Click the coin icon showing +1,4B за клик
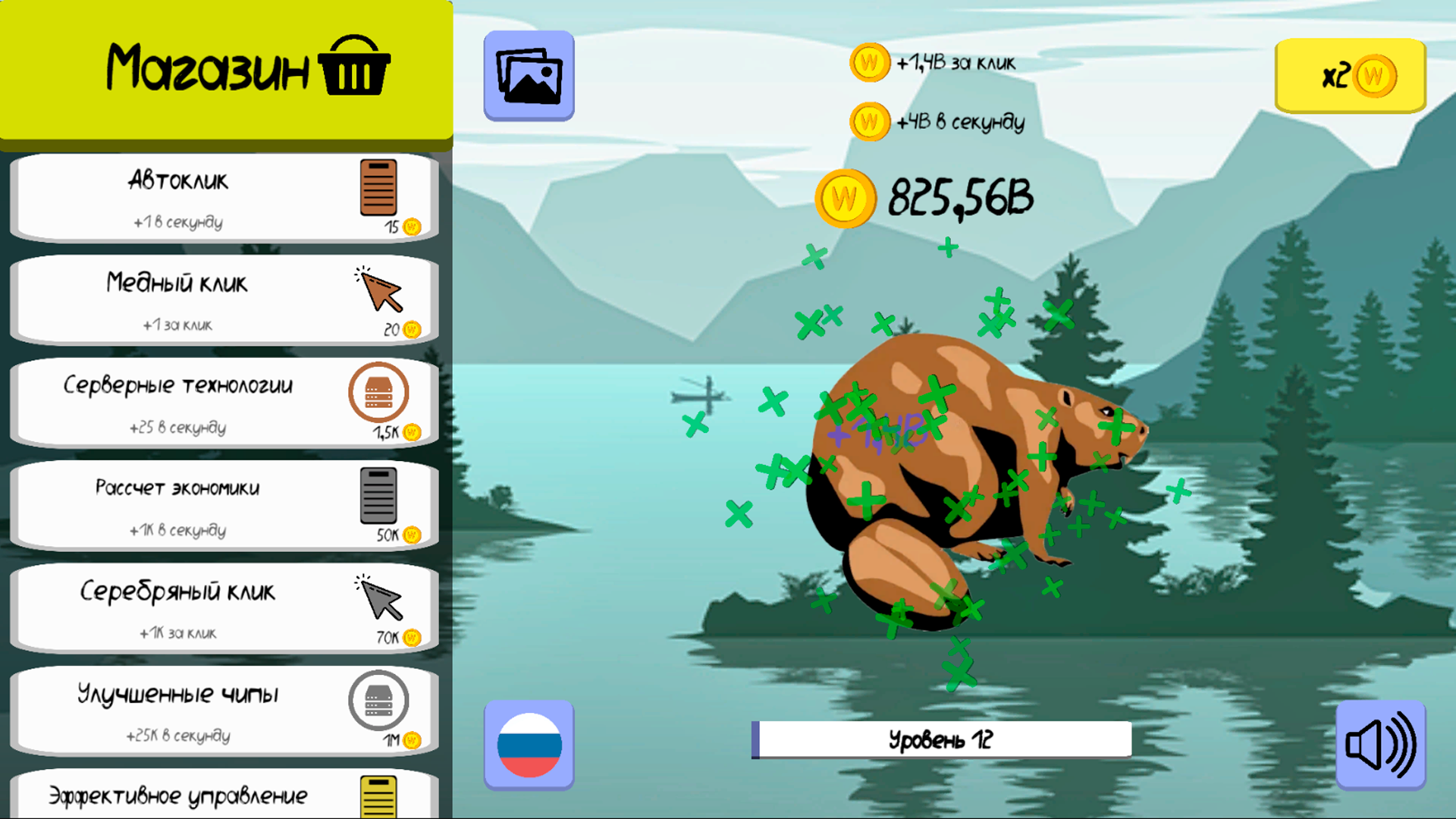 (x=869, y=62)
